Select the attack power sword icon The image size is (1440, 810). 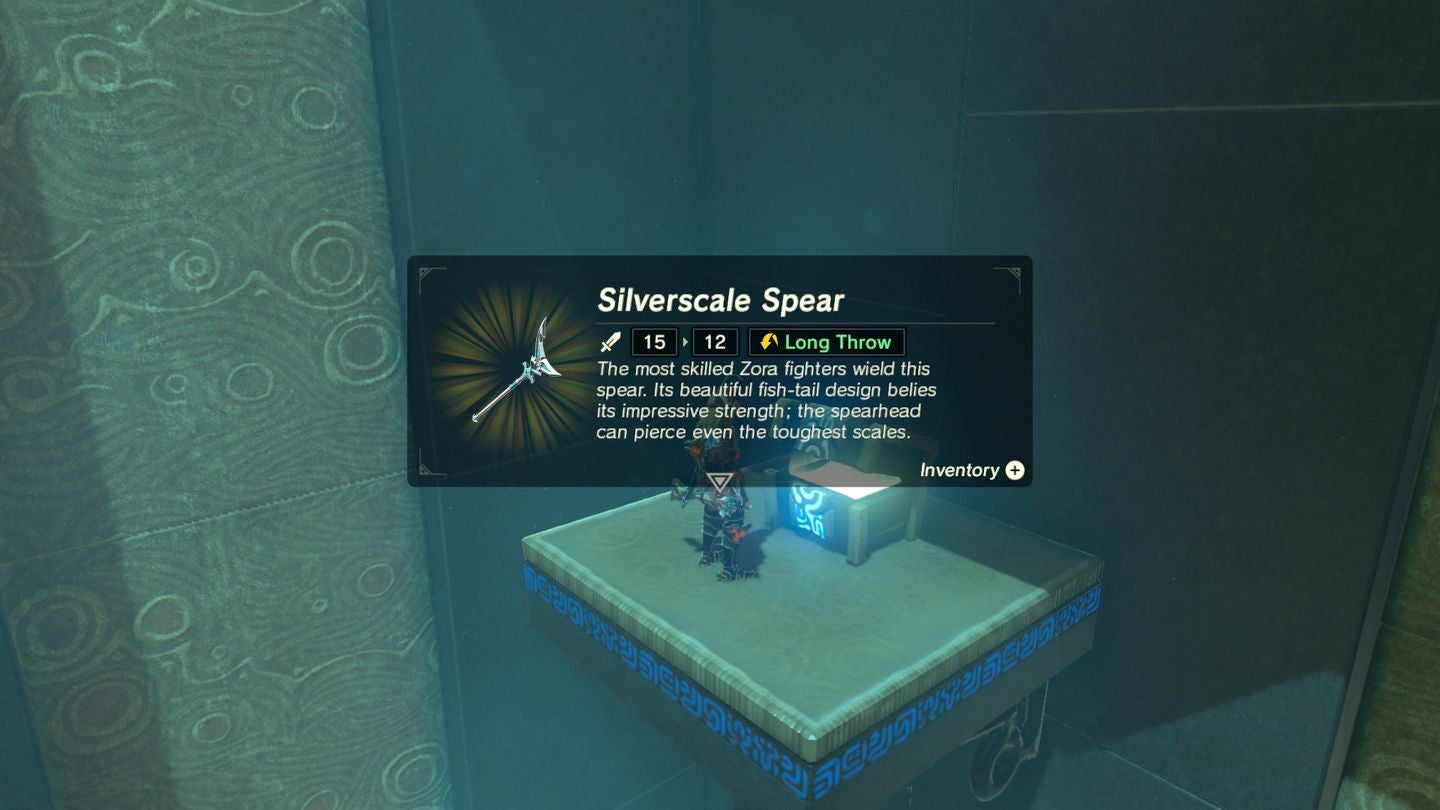tap(611, 342)
